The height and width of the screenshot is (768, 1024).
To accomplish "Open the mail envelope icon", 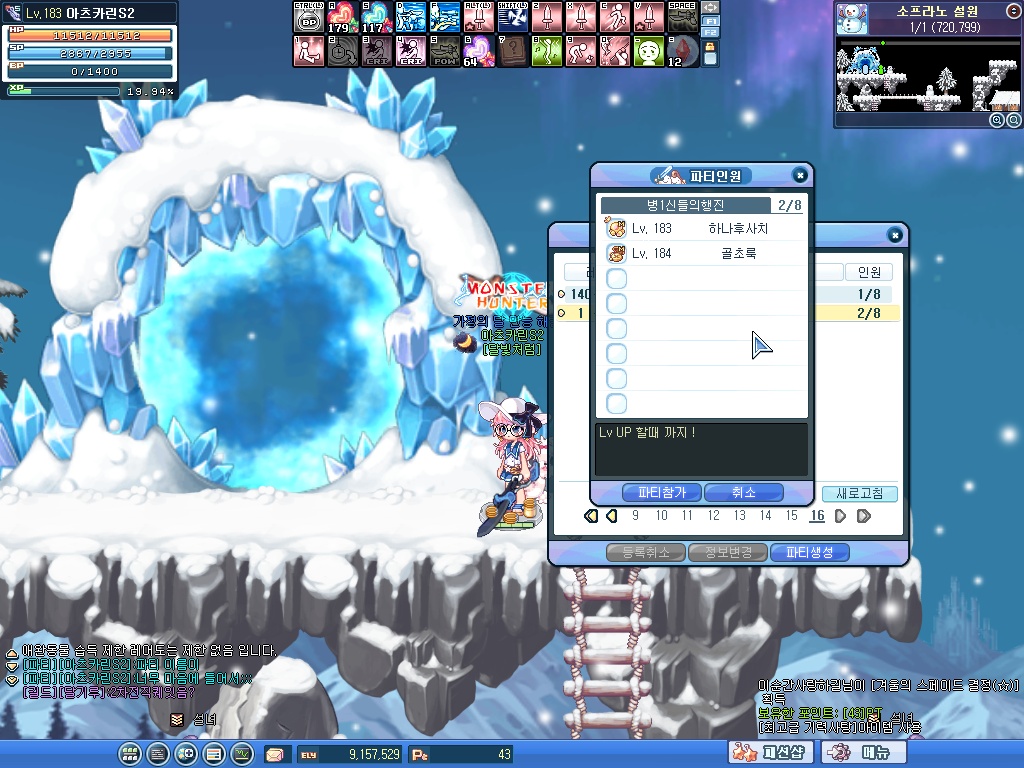I will pos(274,754).
